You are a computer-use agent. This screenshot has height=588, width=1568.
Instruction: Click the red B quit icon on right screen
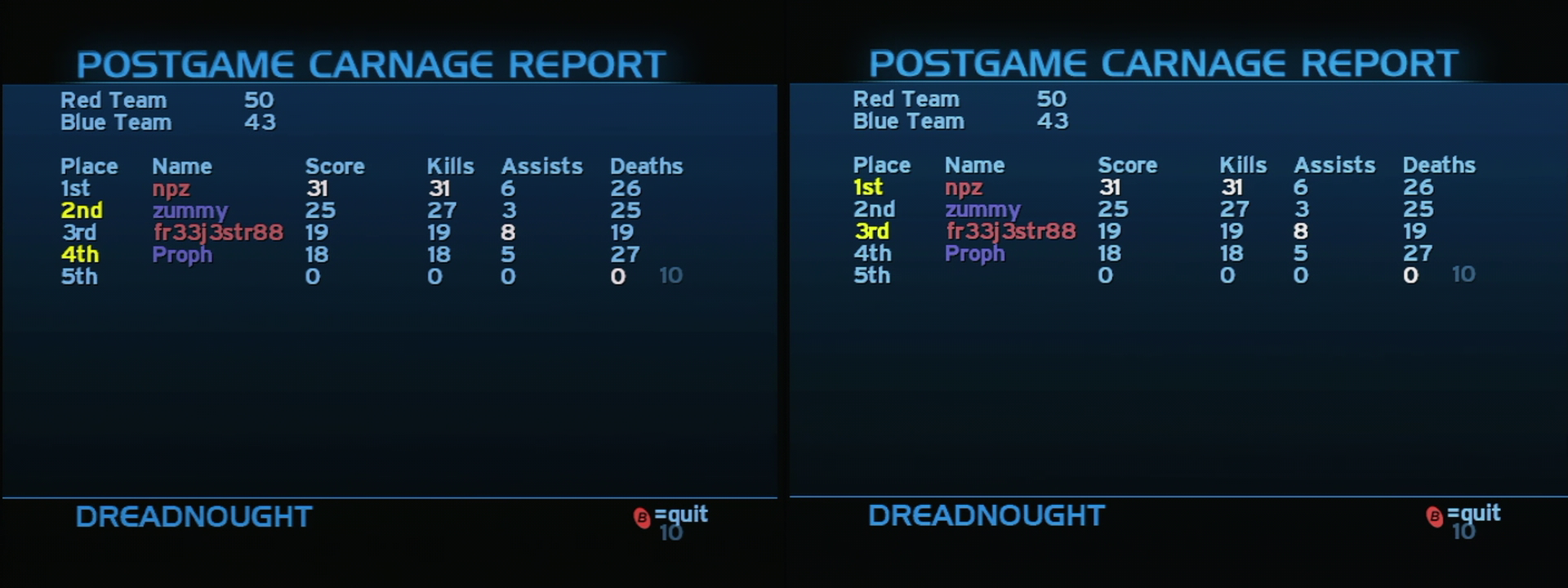pos(1436,516)
